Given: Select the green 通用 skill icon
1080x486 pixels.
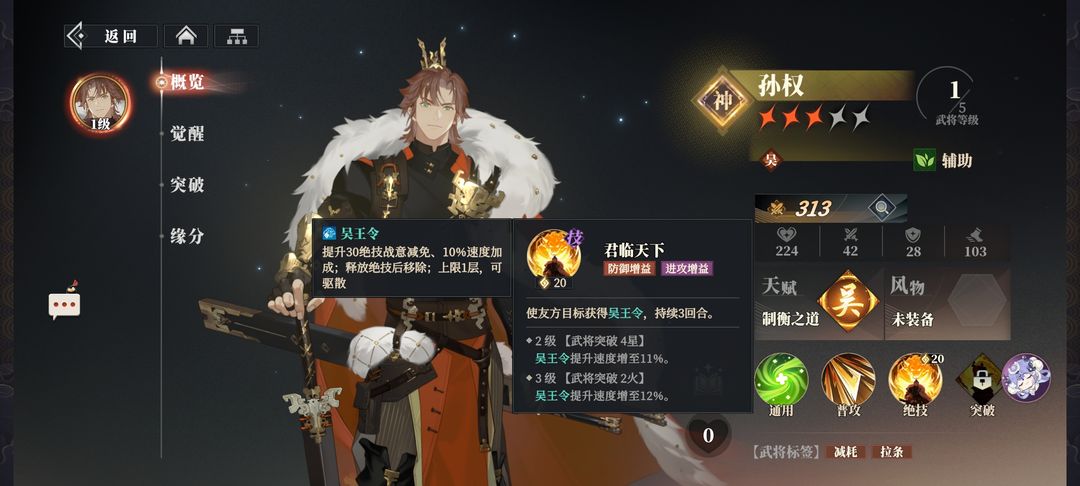Looking at the screenshot, I should tap(781, 381).
